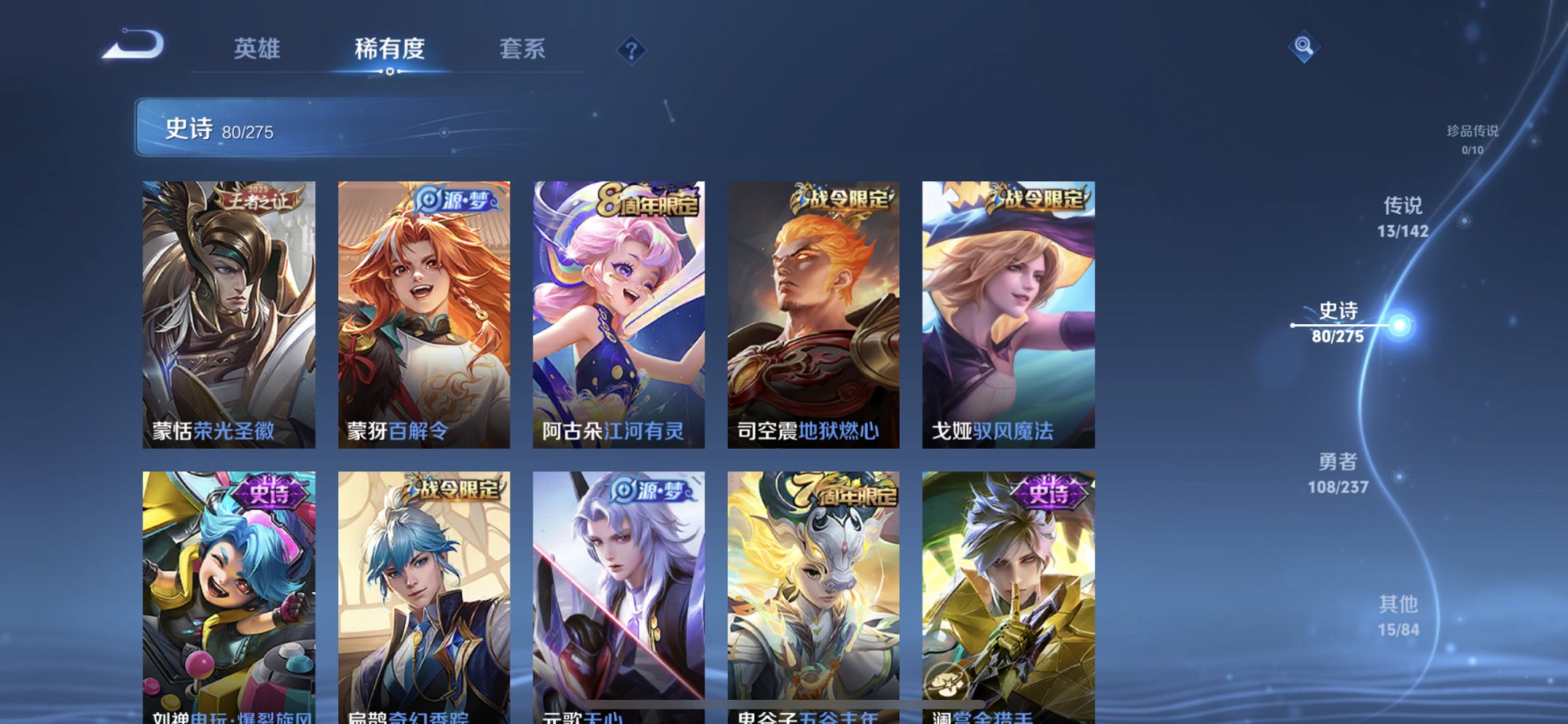
Task: Click the 史诗 node on the rarity slider
Action: pos(1401,326)
